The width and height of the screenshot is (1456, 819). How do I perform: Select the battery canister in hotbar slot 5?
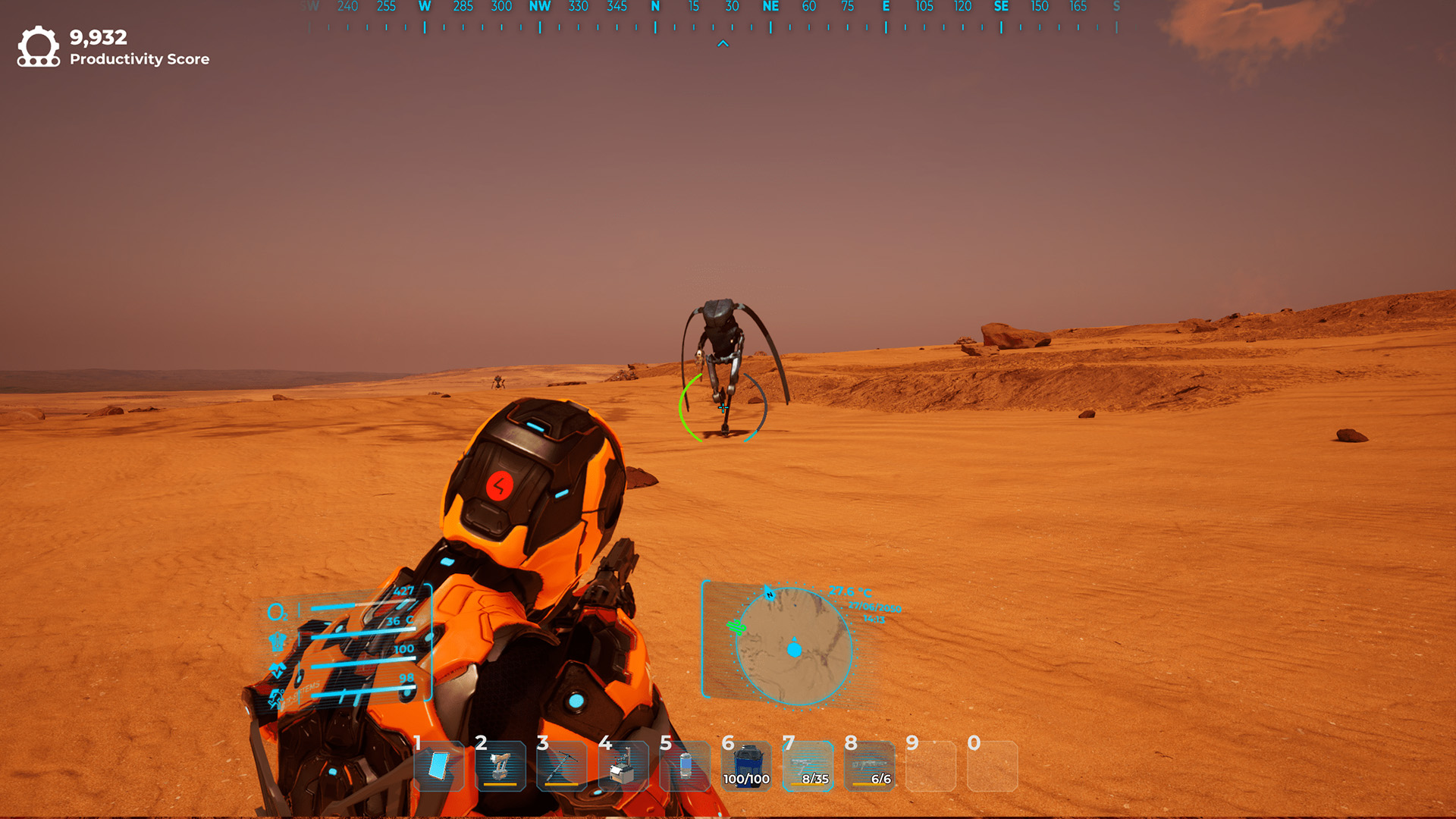point(684,767)
